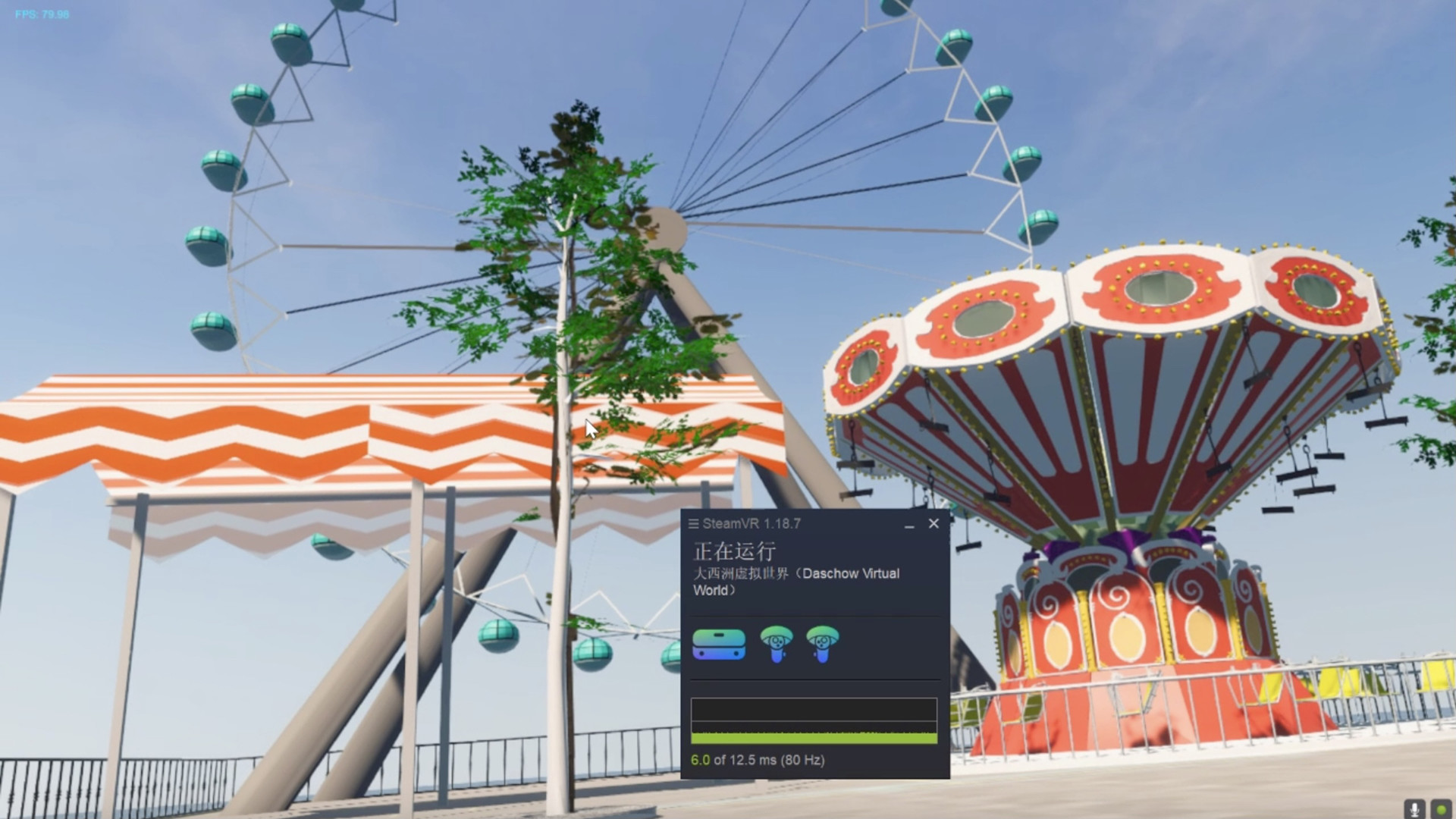Click the microphone icon near the bottom right

pos(1414,808)
